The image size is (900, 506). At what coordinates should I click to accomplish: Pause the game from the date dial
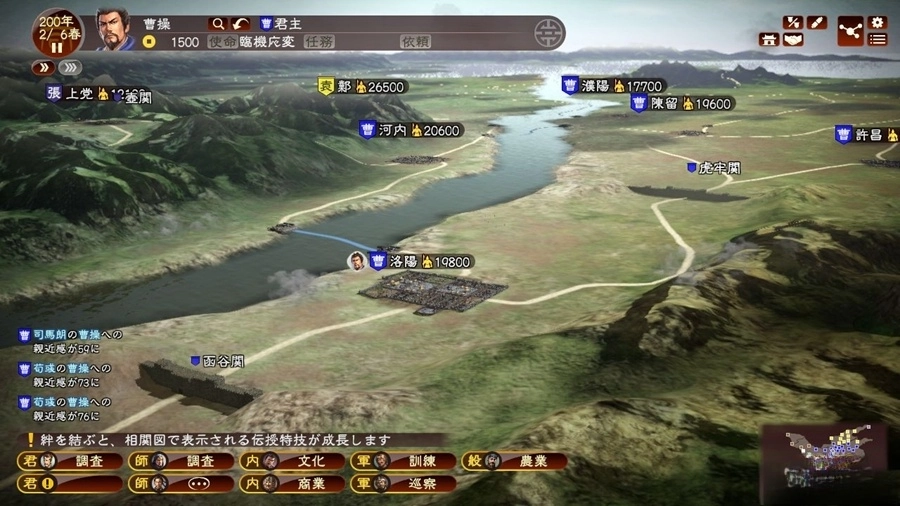click(x=56, y=46)
